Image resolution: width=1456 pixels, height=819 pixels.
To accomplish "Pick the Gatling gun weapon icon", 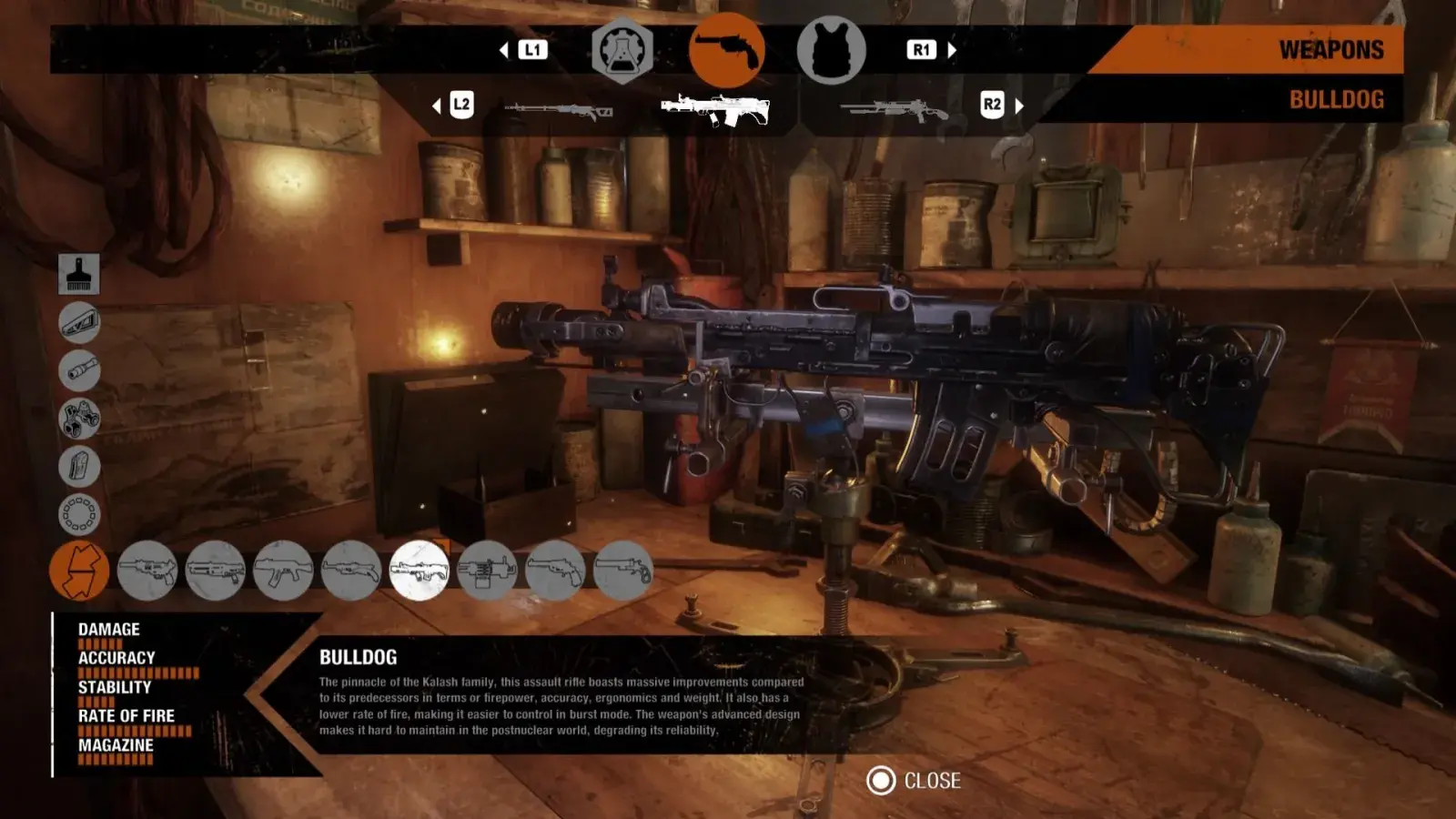I will pyautogui.click(x=487, y=571).
